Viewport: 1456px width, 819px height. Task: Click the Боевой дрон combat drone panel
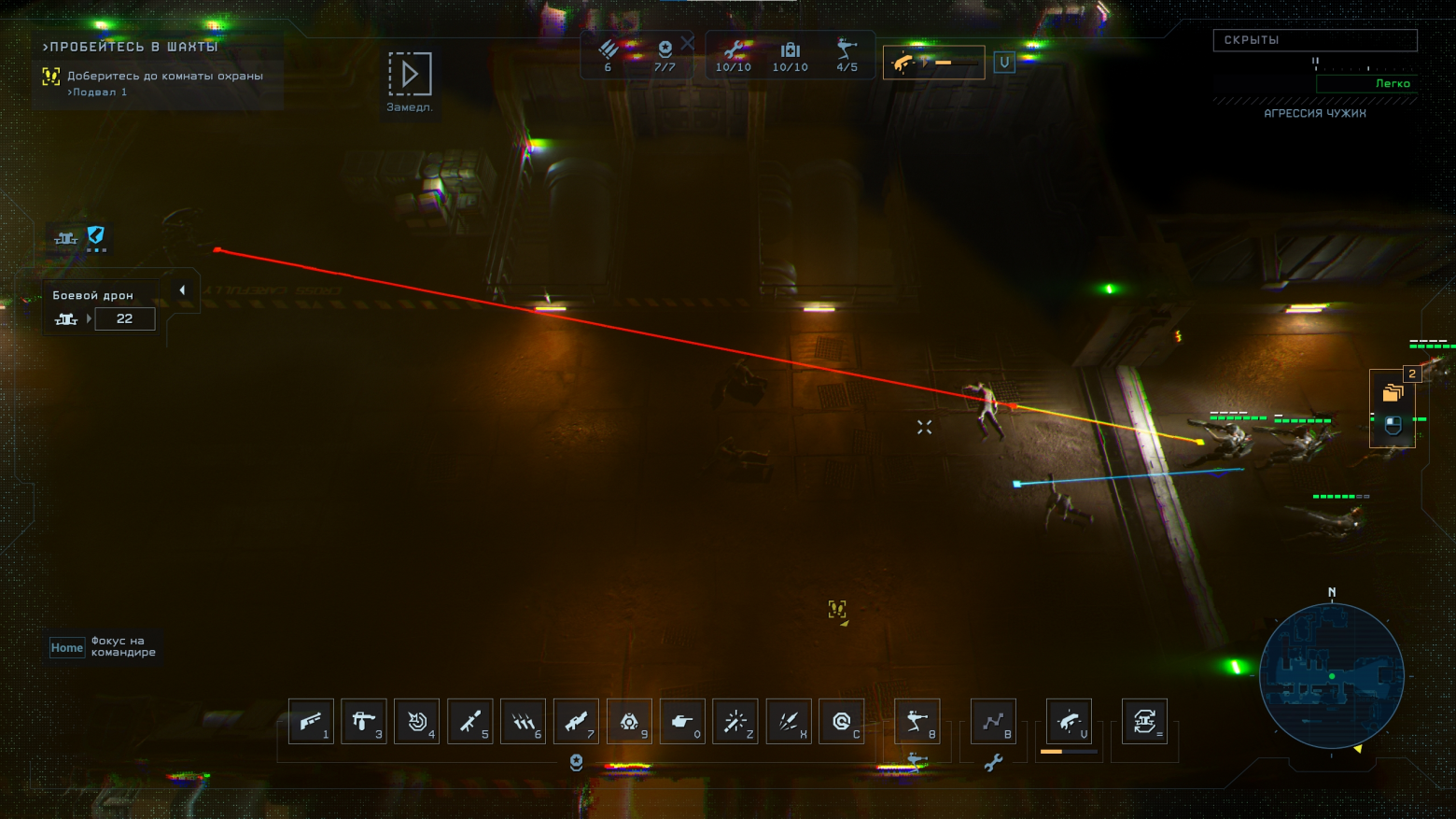103,308
